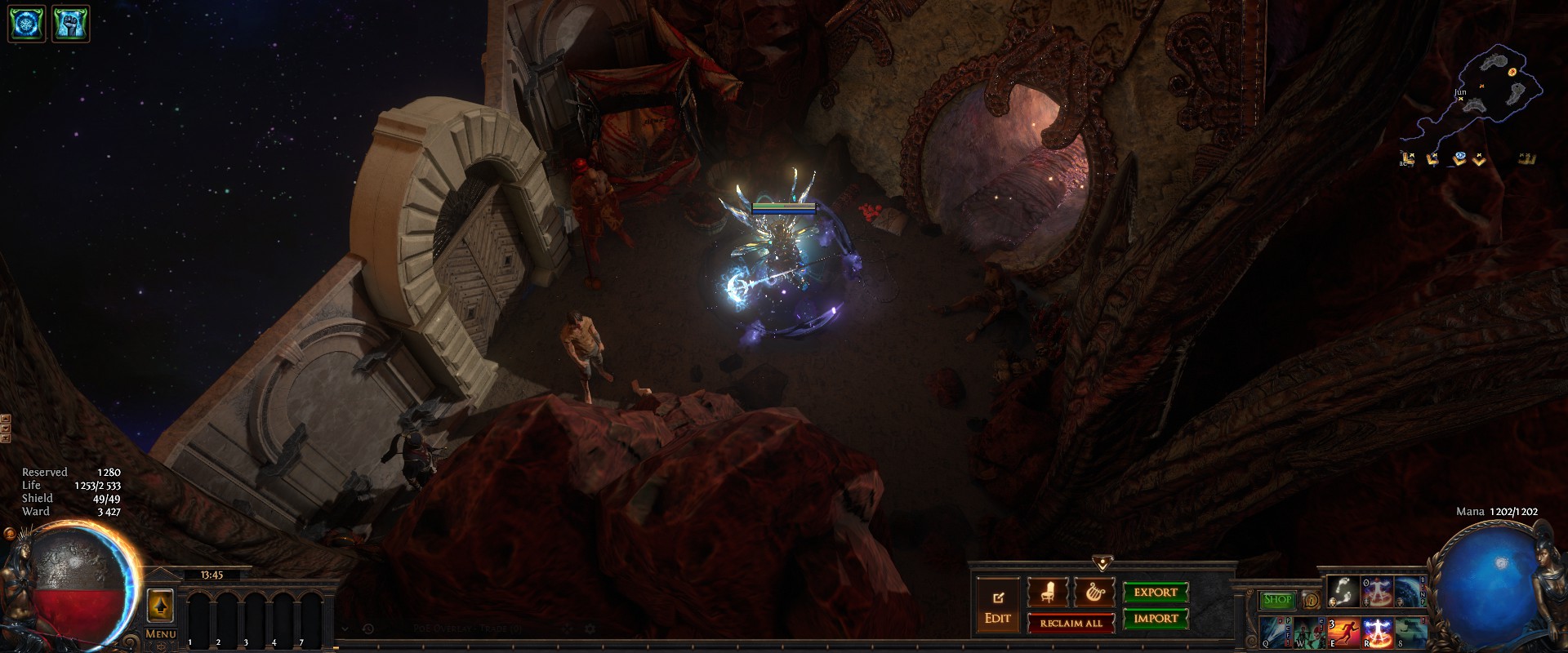This screenshot has height=653, width=1568.
Task: Collapse the hideout panel with the arrow tab
Action: pyautogui.click(x=1102, y=563)
